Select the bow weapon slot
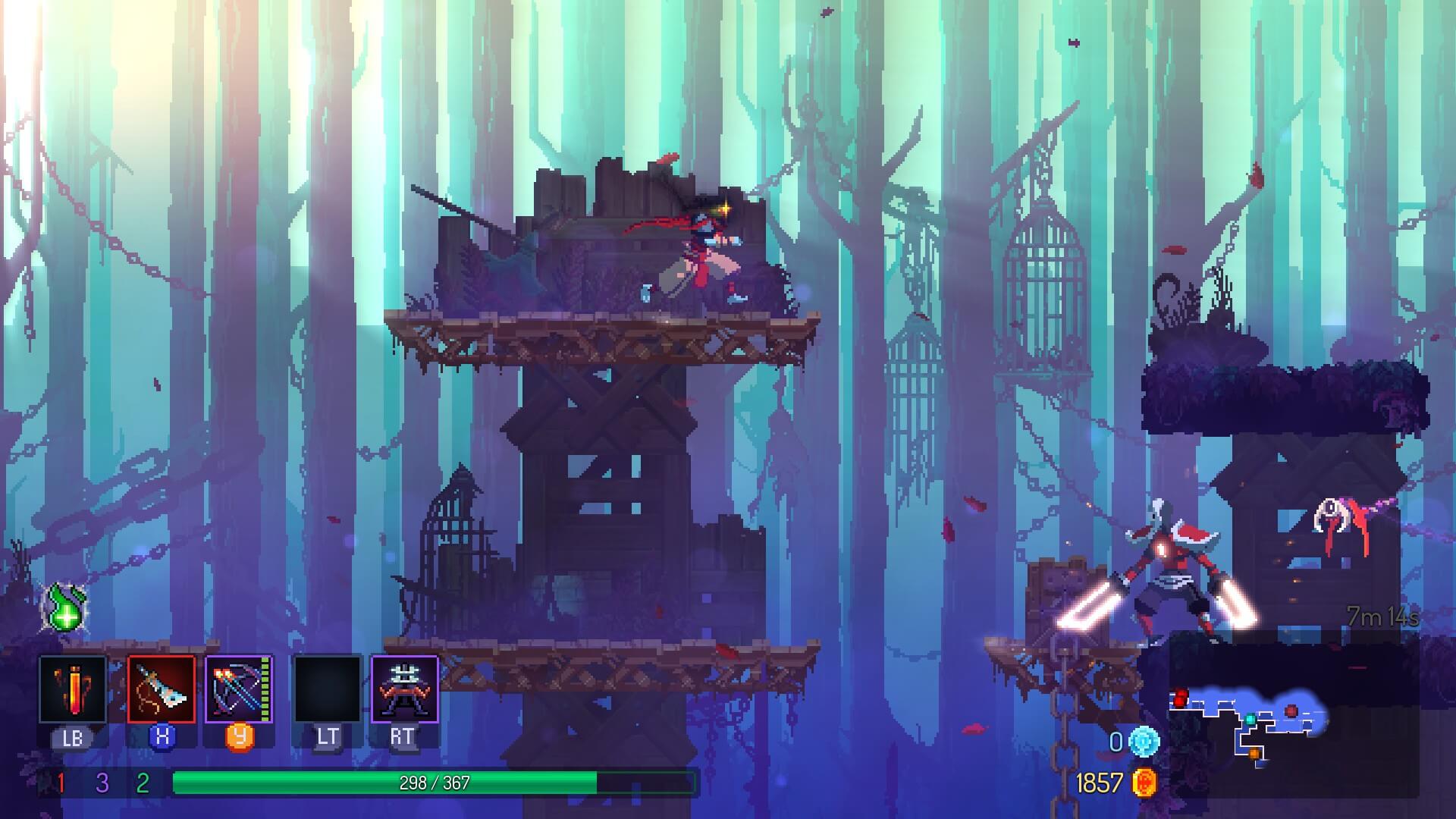Viewport: 1456px width, 819px height. tap(239, 689)
